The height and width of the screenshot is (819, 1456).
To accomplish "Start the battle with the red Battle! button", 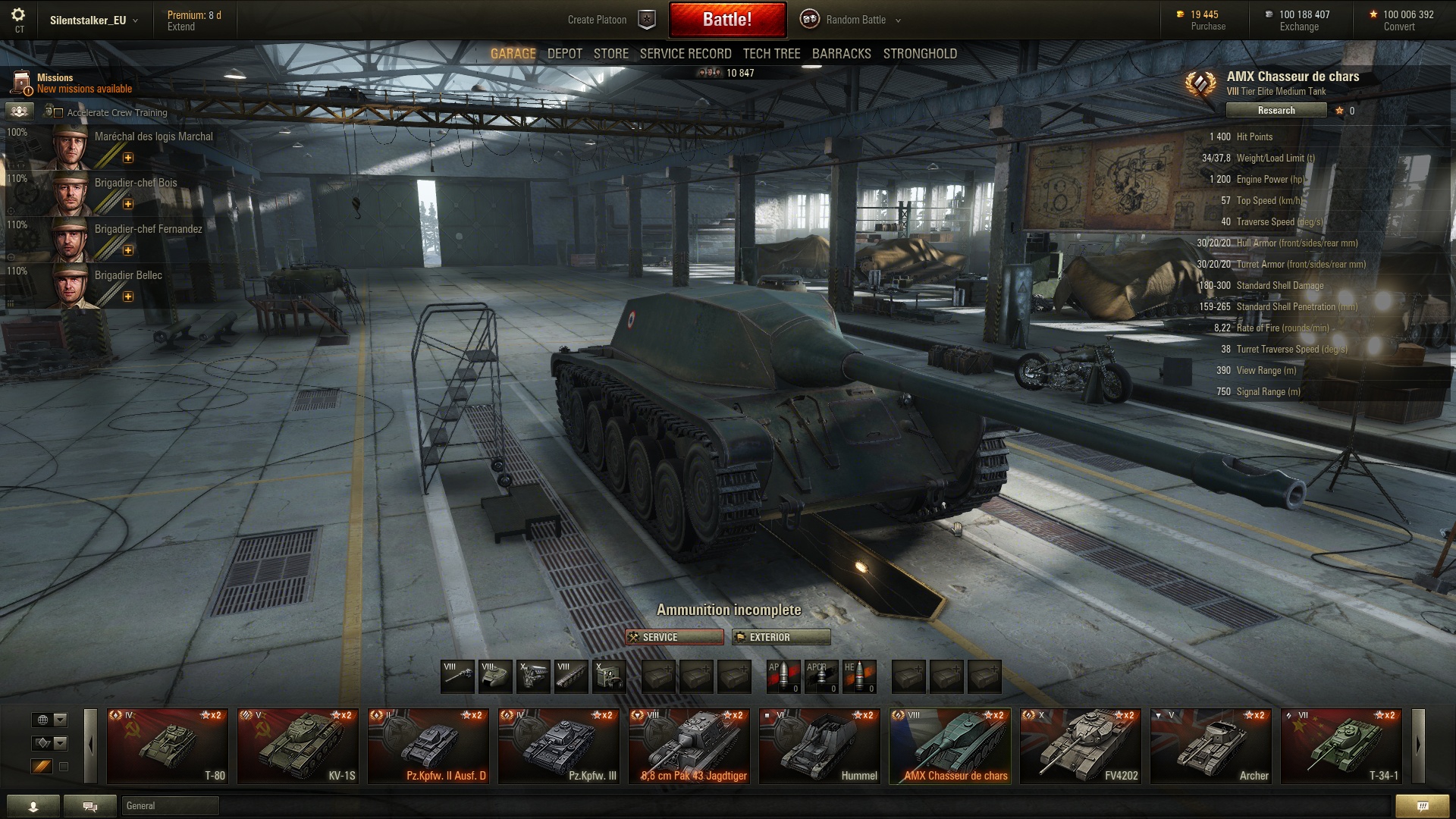I will [x=726, y=20].
